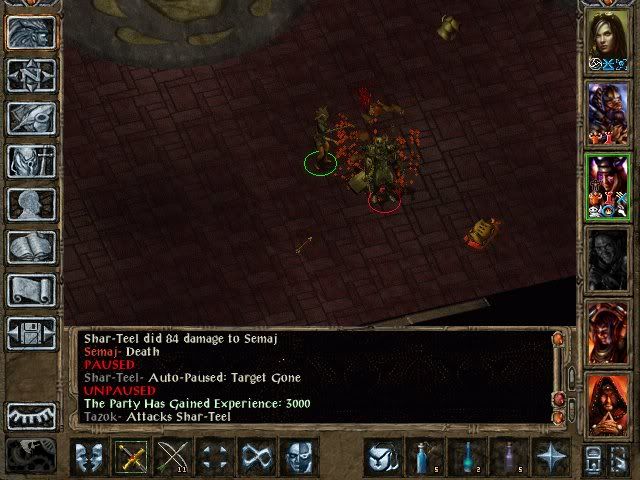The image size is (640, 480).
Task: Select the dark-haired woman portrait
Action: [608, 40]
